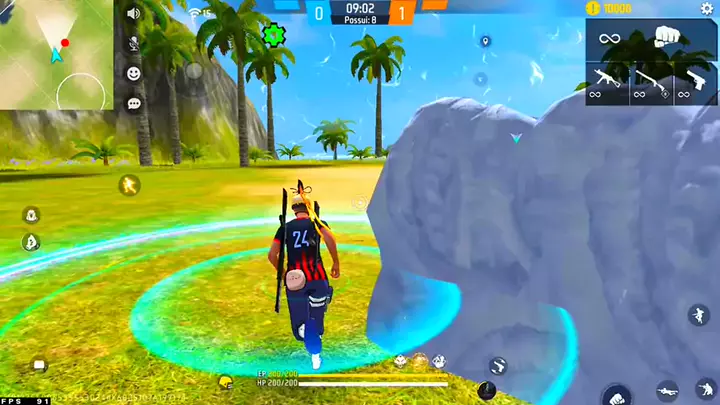Tap the small pistol button by the rock
Image resolution: width=720 pixels, height=405 pixels.
pyautogui.click(x=497, y=365)
